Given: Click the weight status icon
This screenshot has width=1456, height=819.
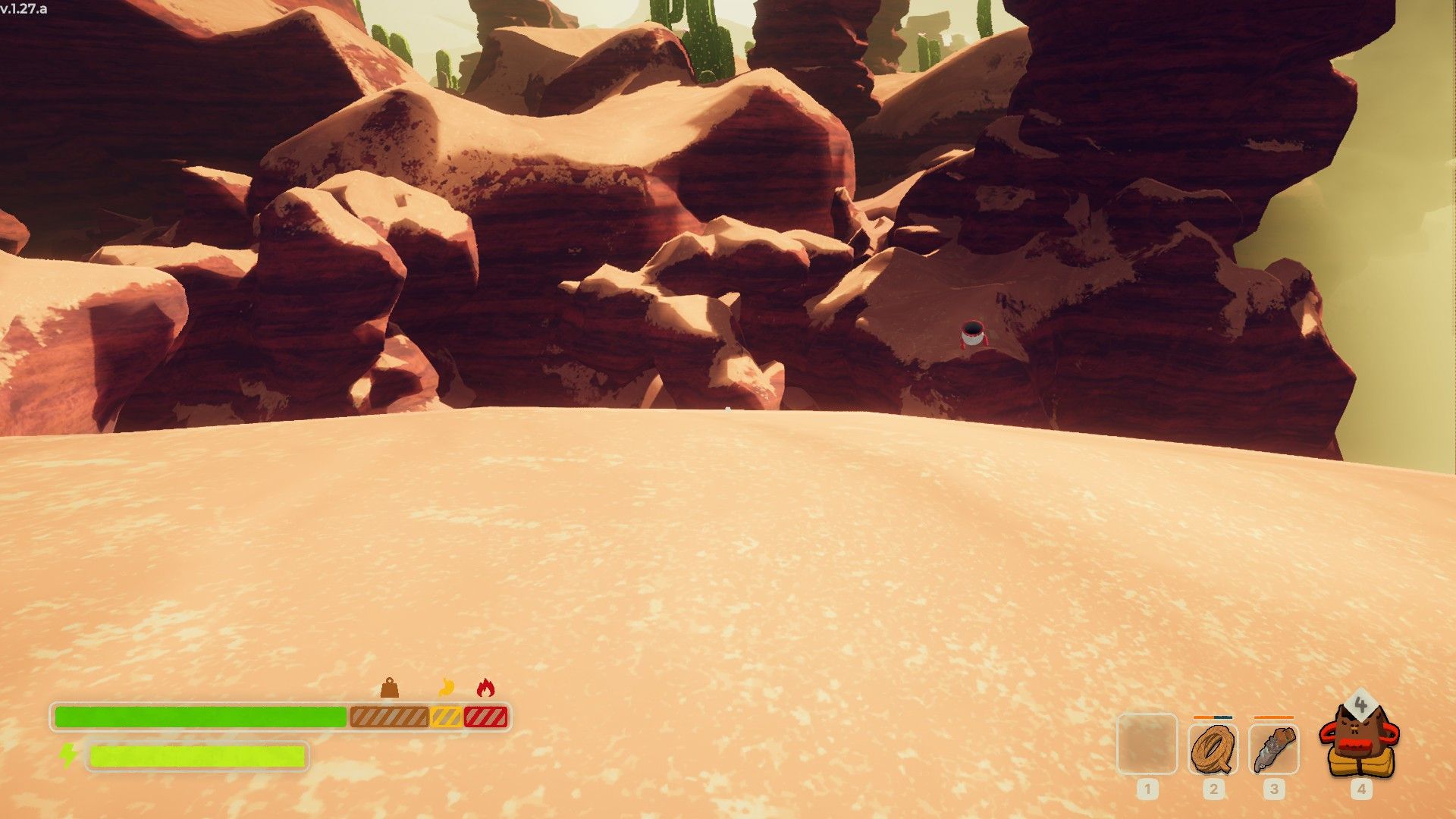Looking at the screenshot, I should (x=389, y=688).
